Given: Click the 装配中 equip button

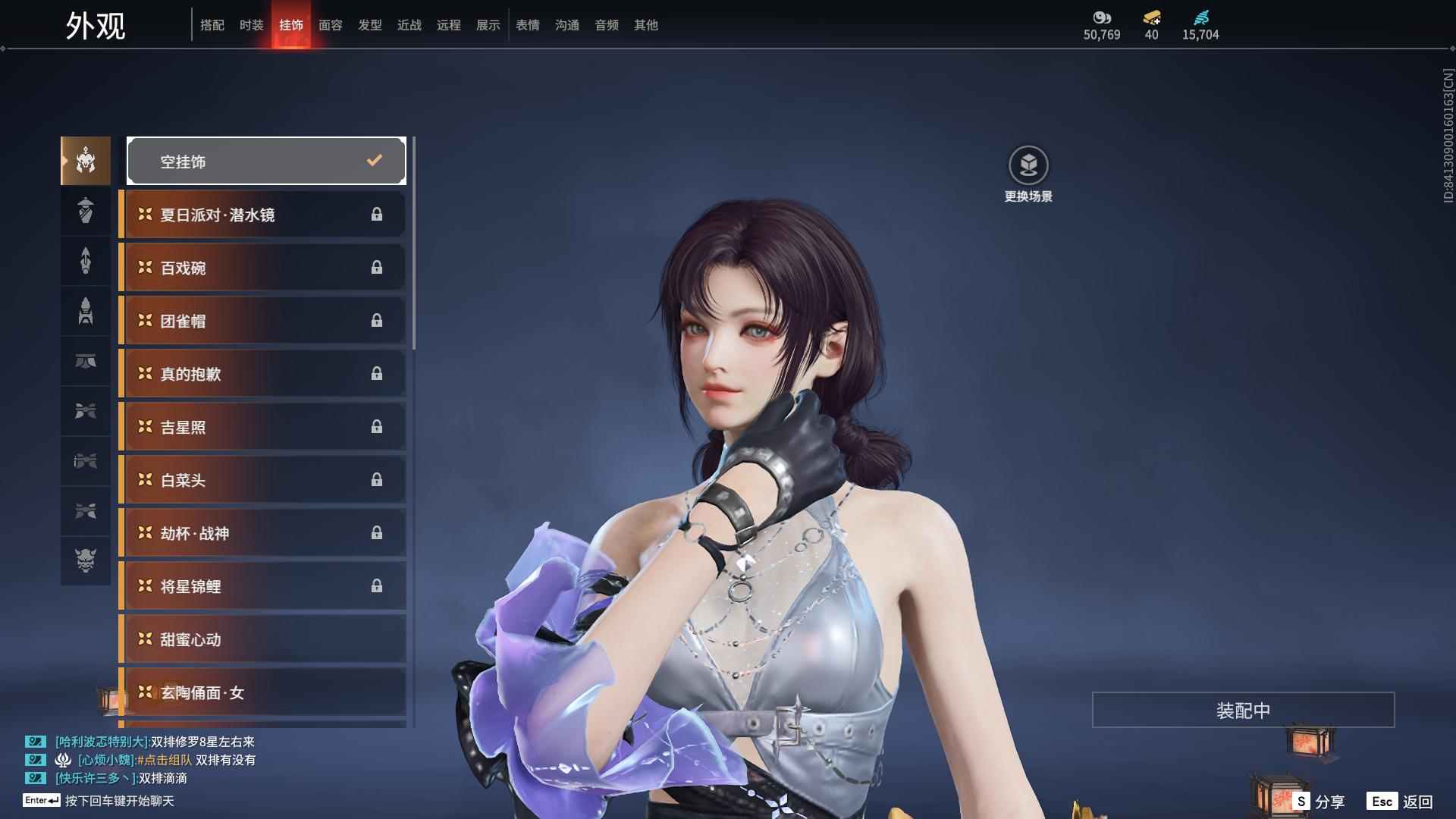Looking at the screenshot, I should click(x=1243, y=710).
